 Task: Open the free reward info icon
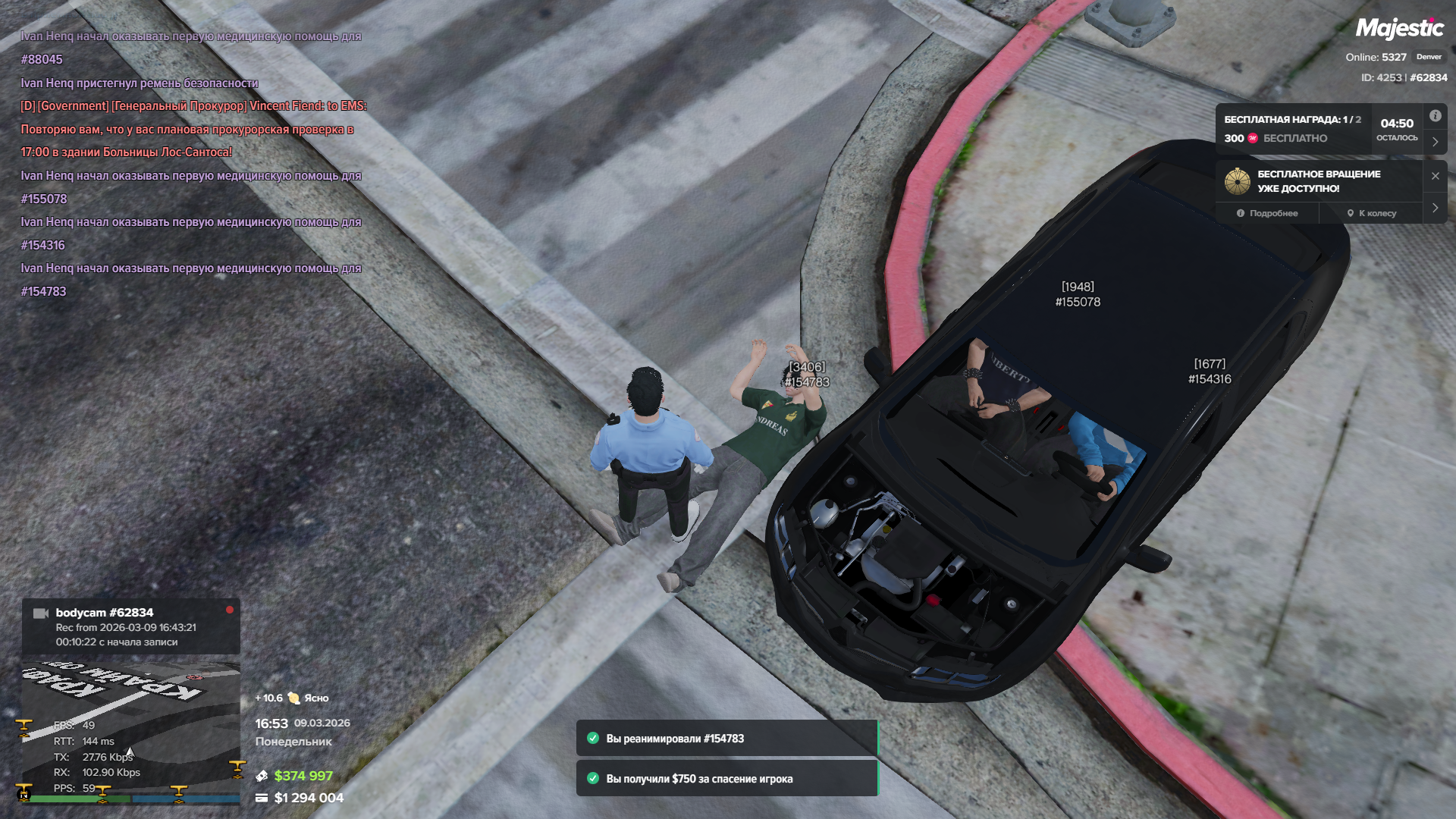tap(1435, 116)
